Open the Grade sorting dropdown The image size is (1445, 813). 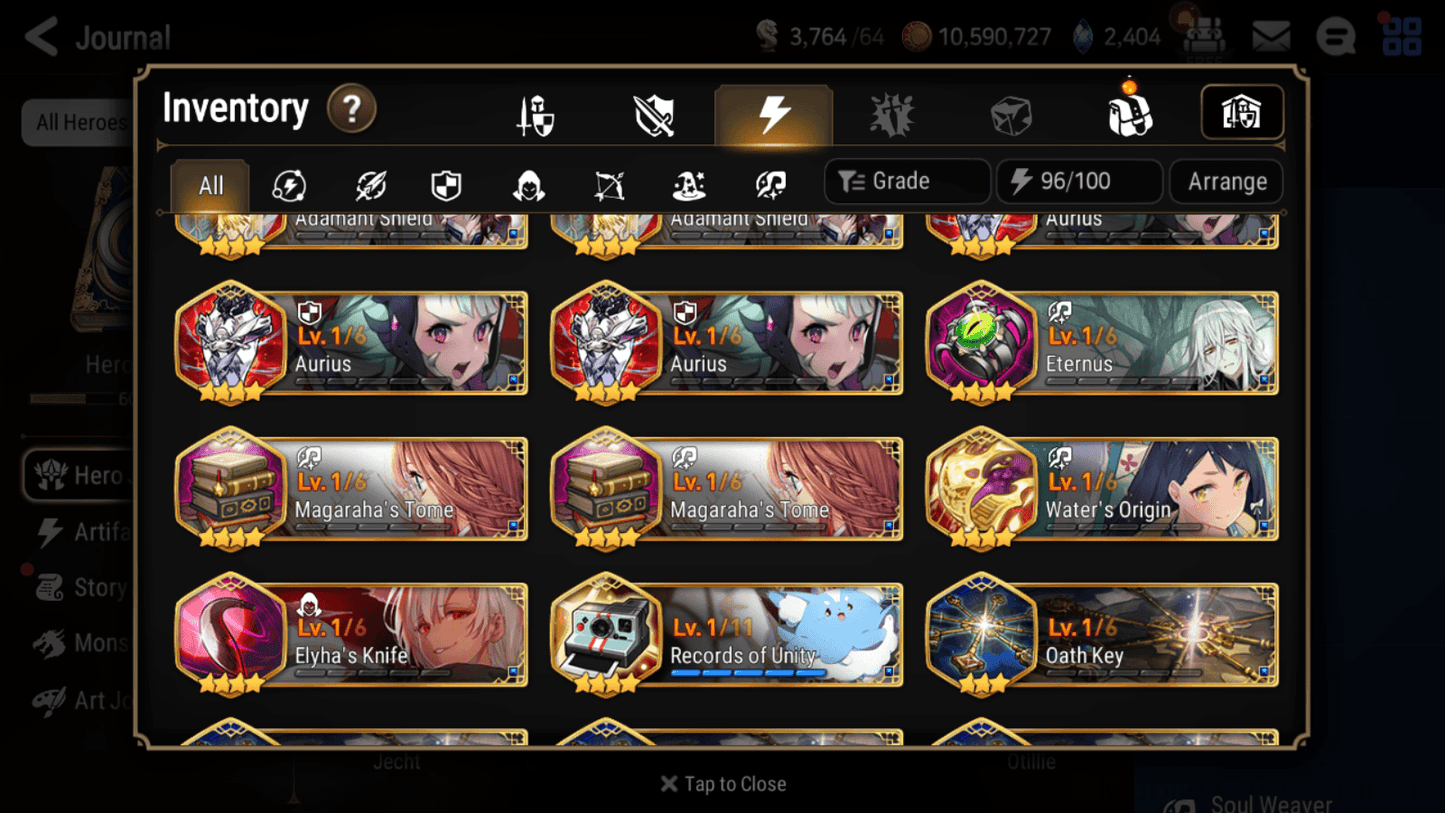(x=905, y=181)
